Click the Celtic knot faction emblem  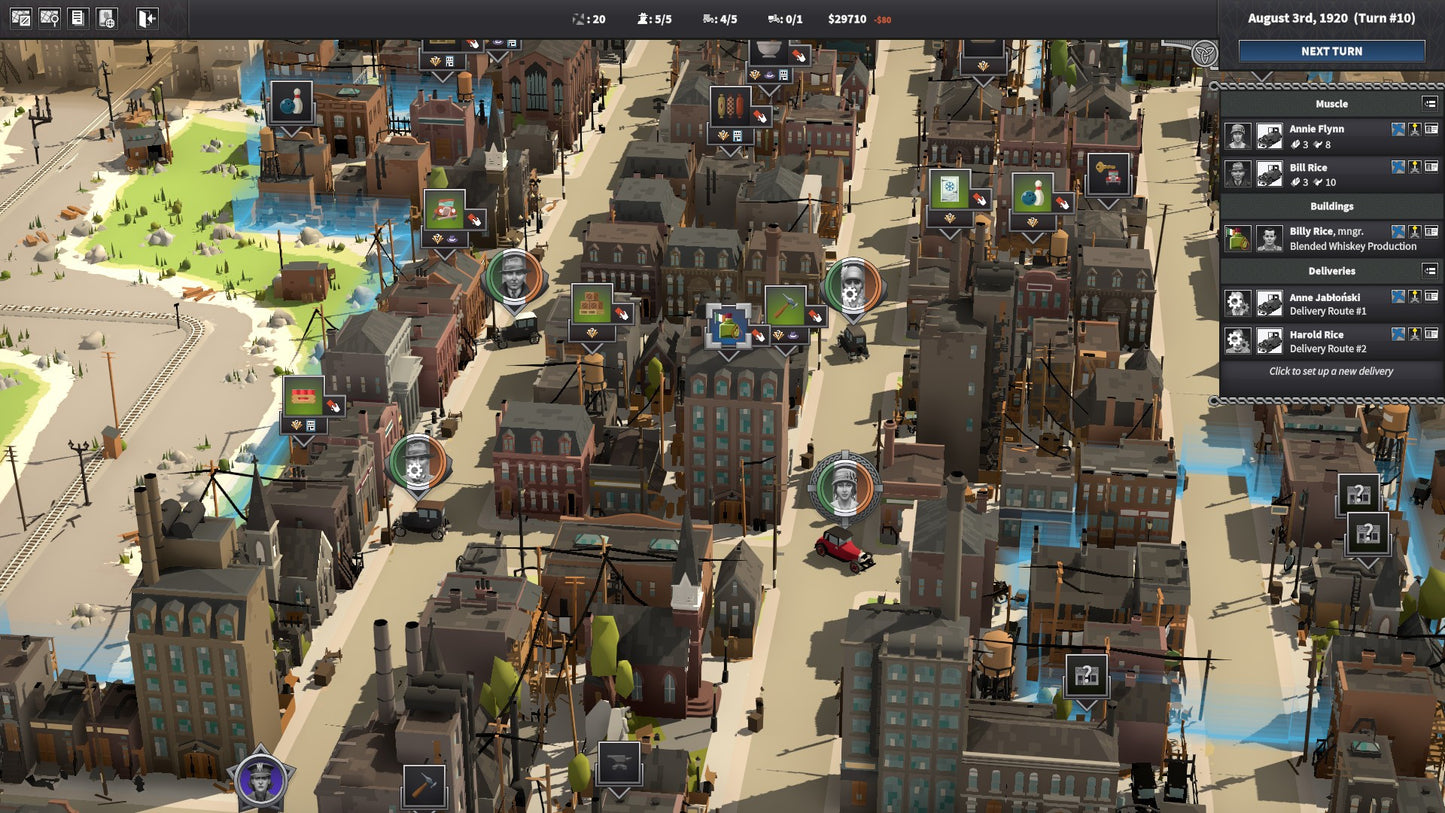[1205, 54]
